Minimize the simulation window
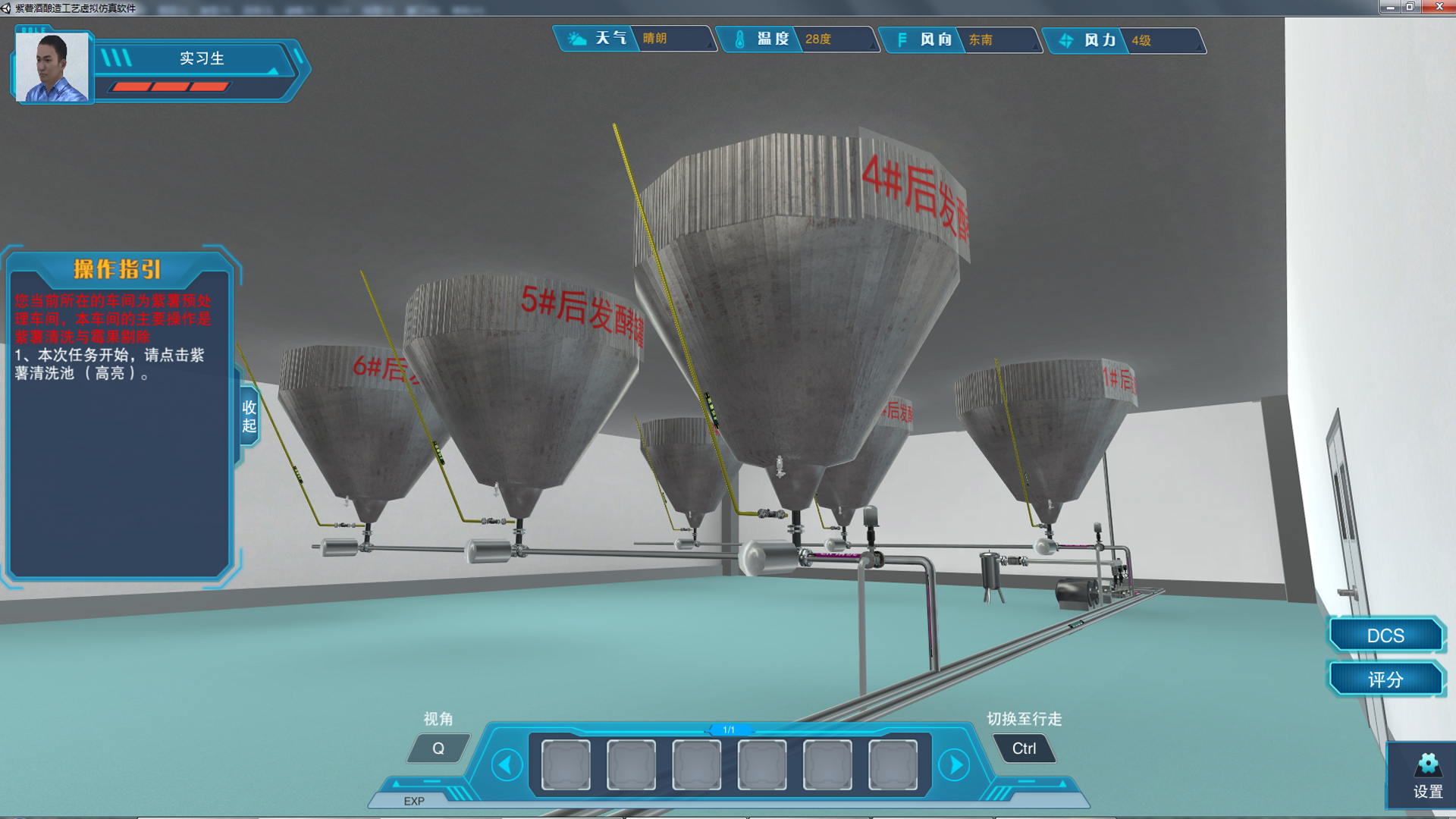Viewport: 1456px width, 819px height. point(1389,7)
